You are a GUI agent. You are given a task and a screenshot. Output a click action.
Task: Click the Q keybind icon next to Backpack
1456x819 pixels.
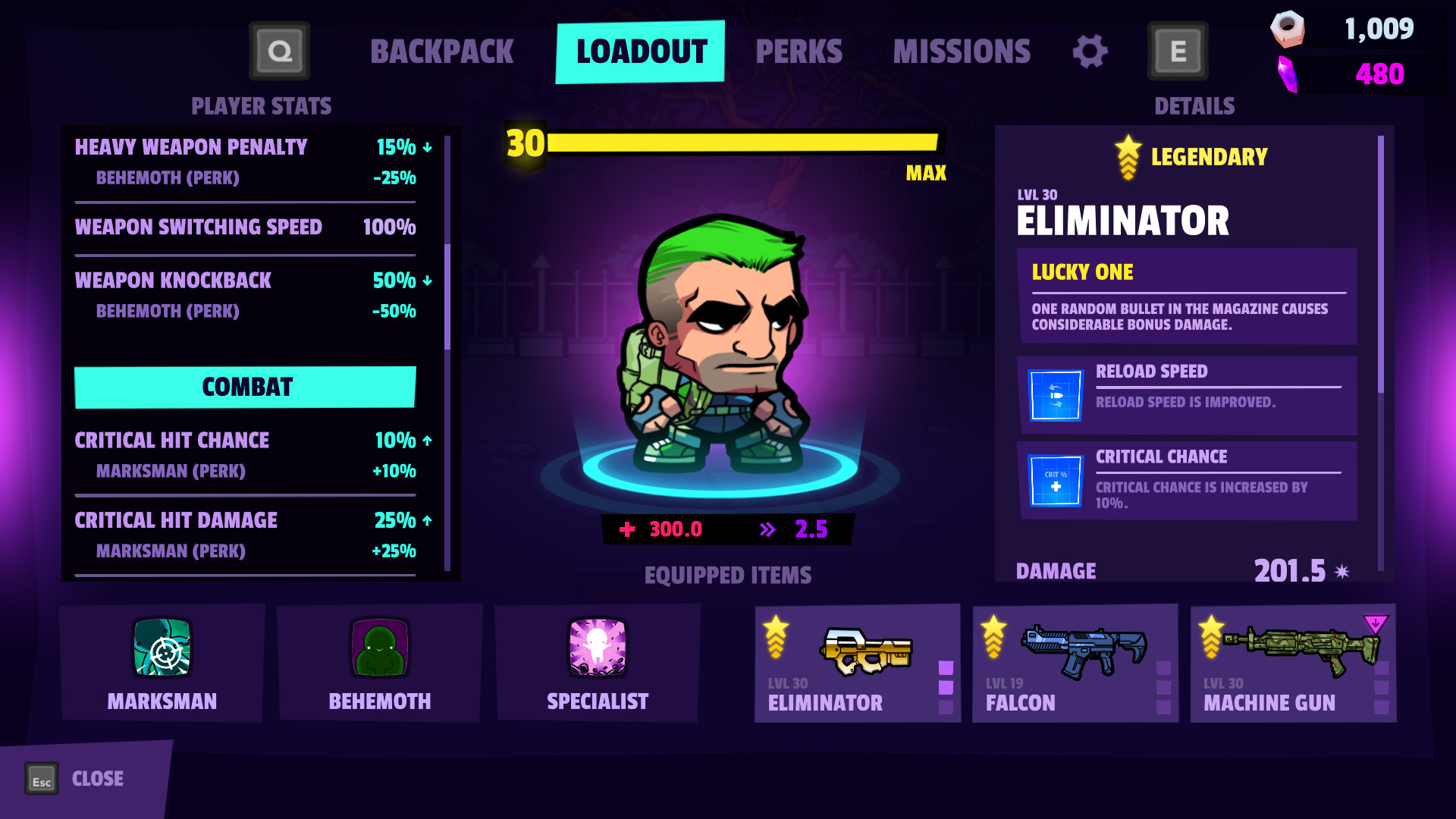279,51
